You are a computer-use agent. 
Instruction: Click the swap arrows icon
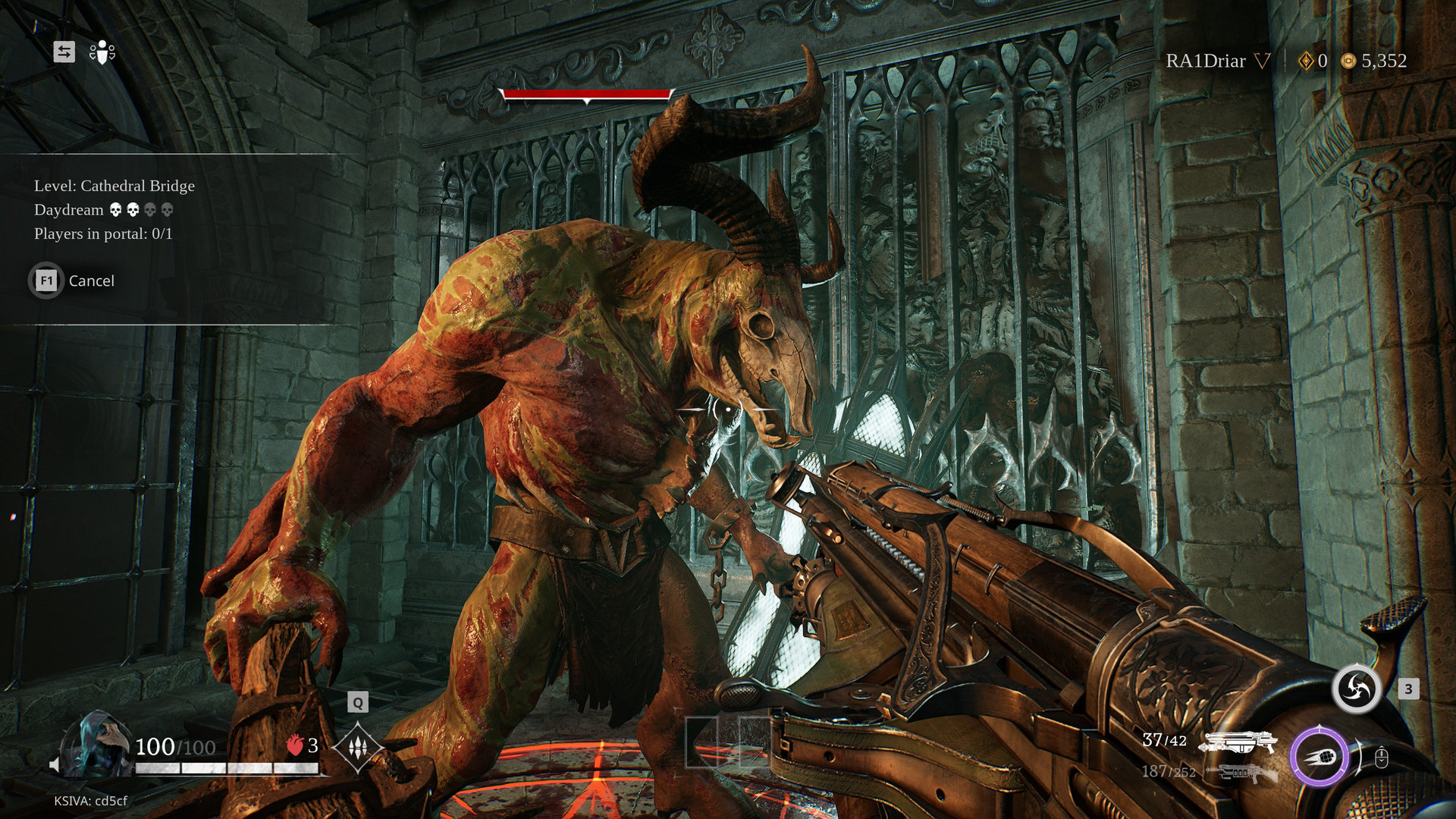tap(64, 52)
